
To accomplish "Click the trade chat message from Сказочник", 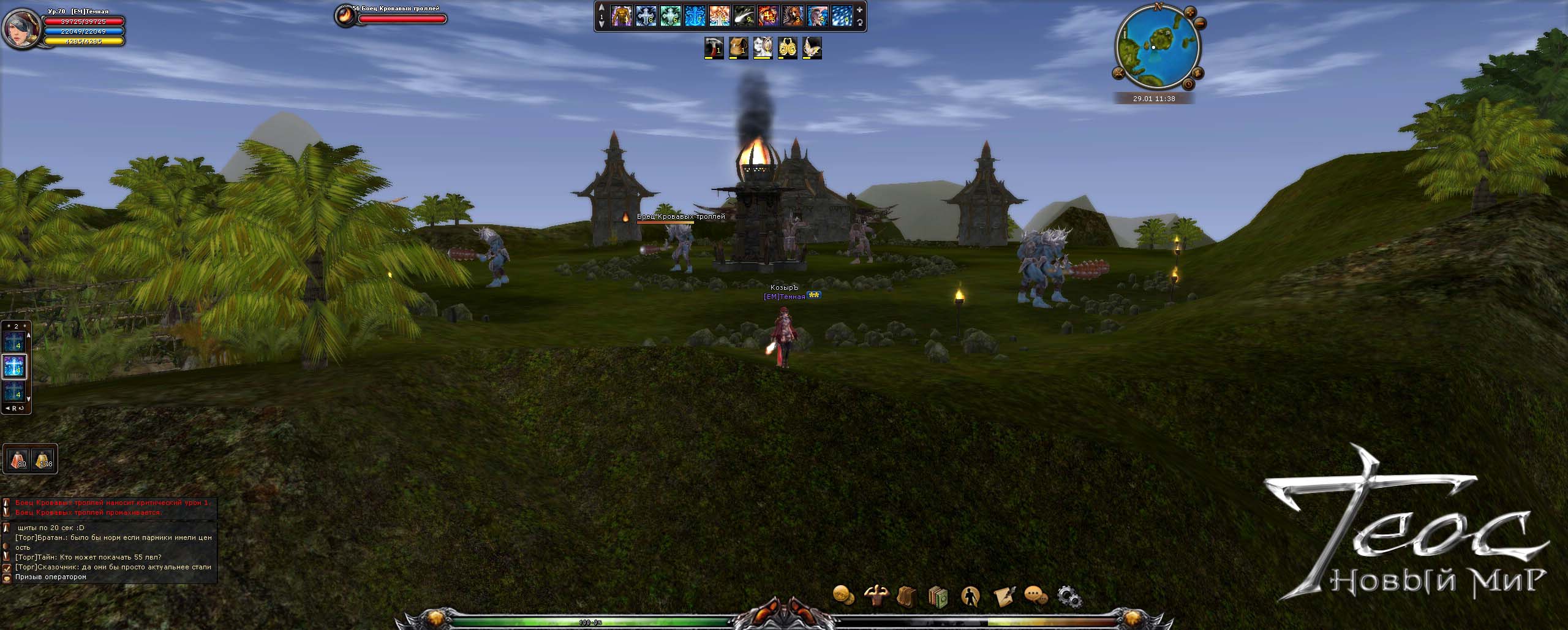I will [113, 567].
